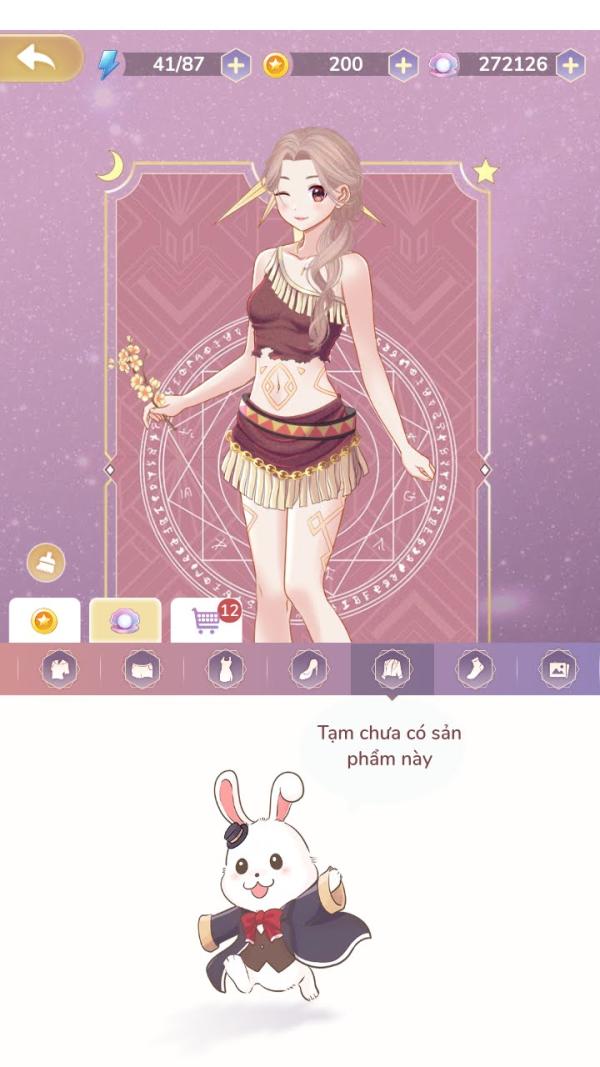Select the shorts bottoms category
This screenshot has width=600, height=1067.
point(142,669)
